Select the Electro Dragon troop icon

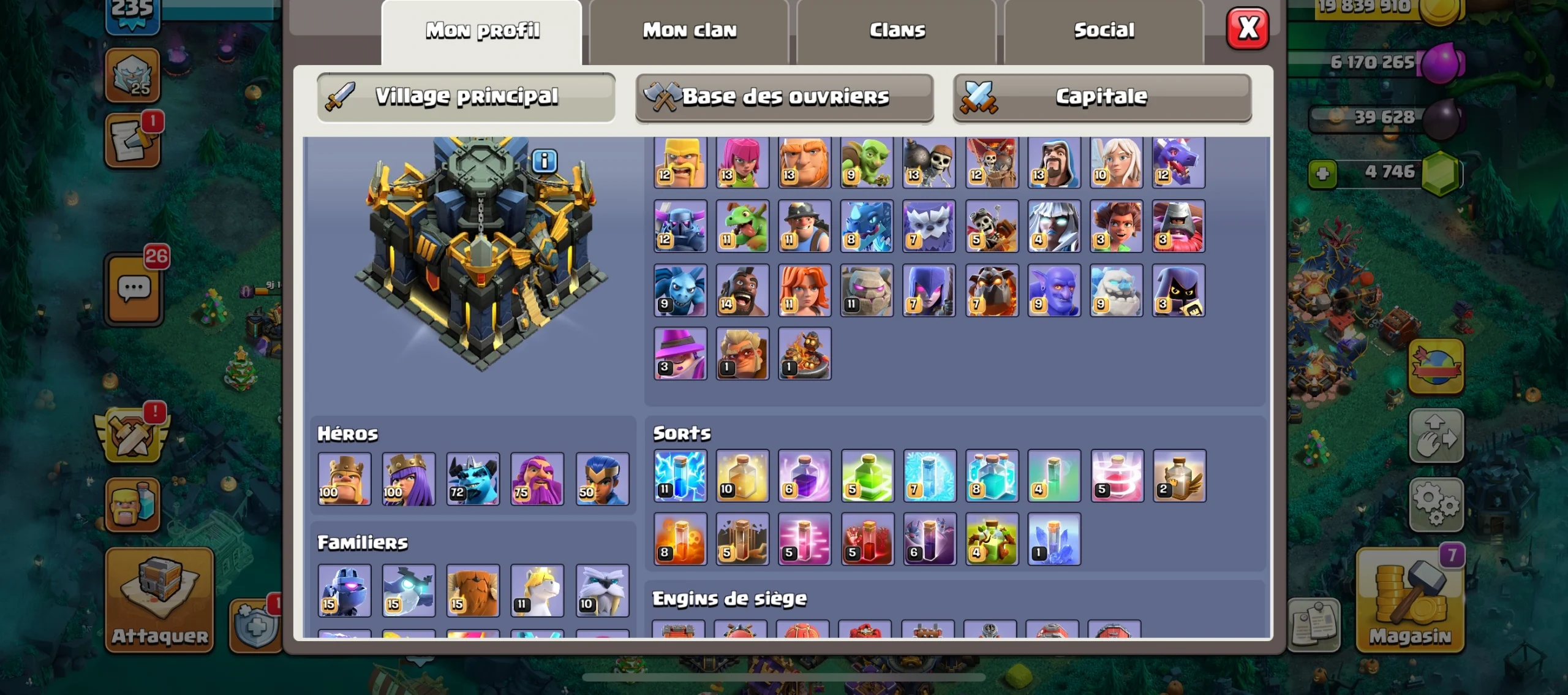[x=867, y=227]
